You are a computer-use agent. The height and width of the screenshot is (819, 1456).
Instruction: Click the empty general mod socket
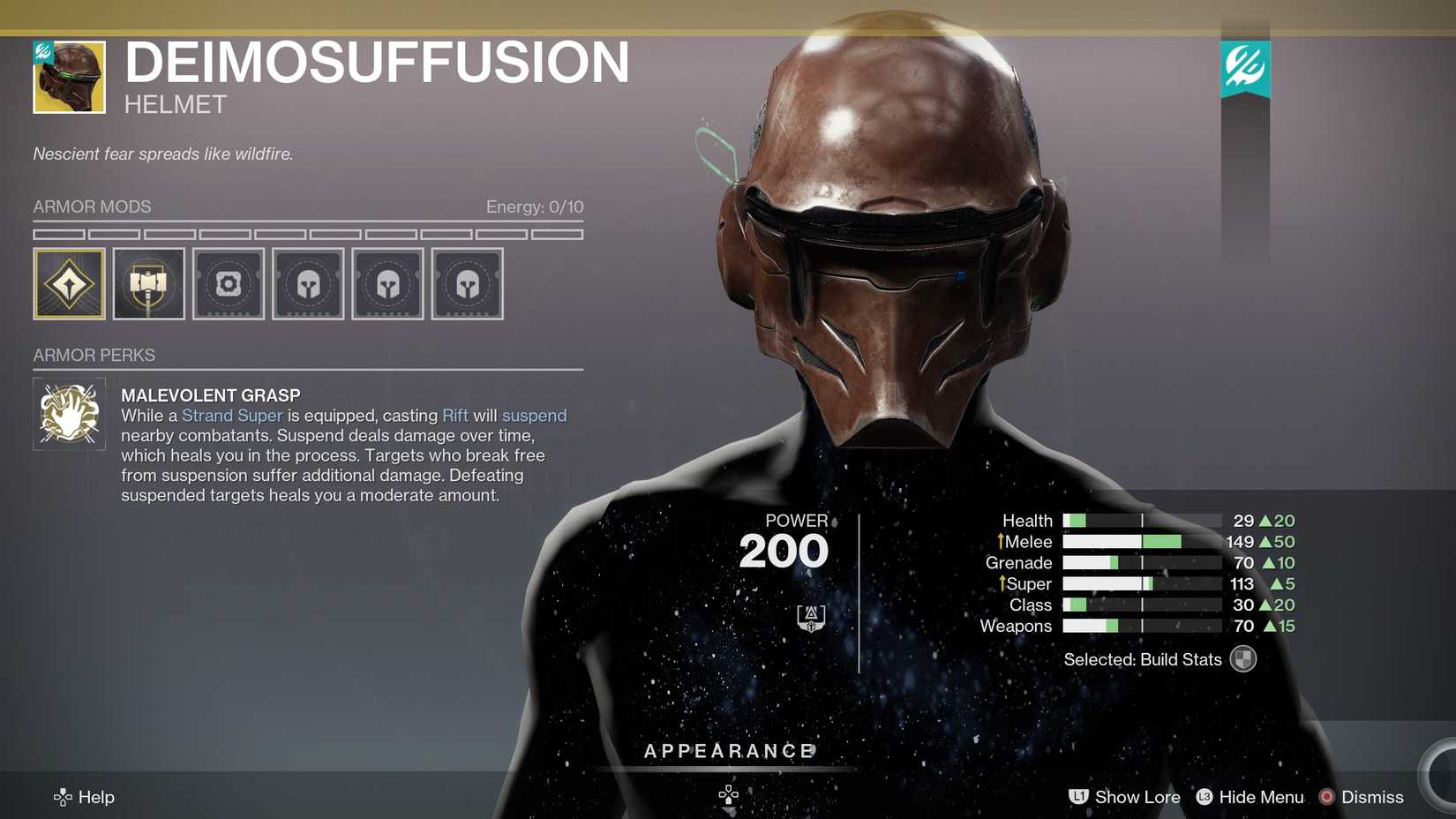tap(228, 283)
